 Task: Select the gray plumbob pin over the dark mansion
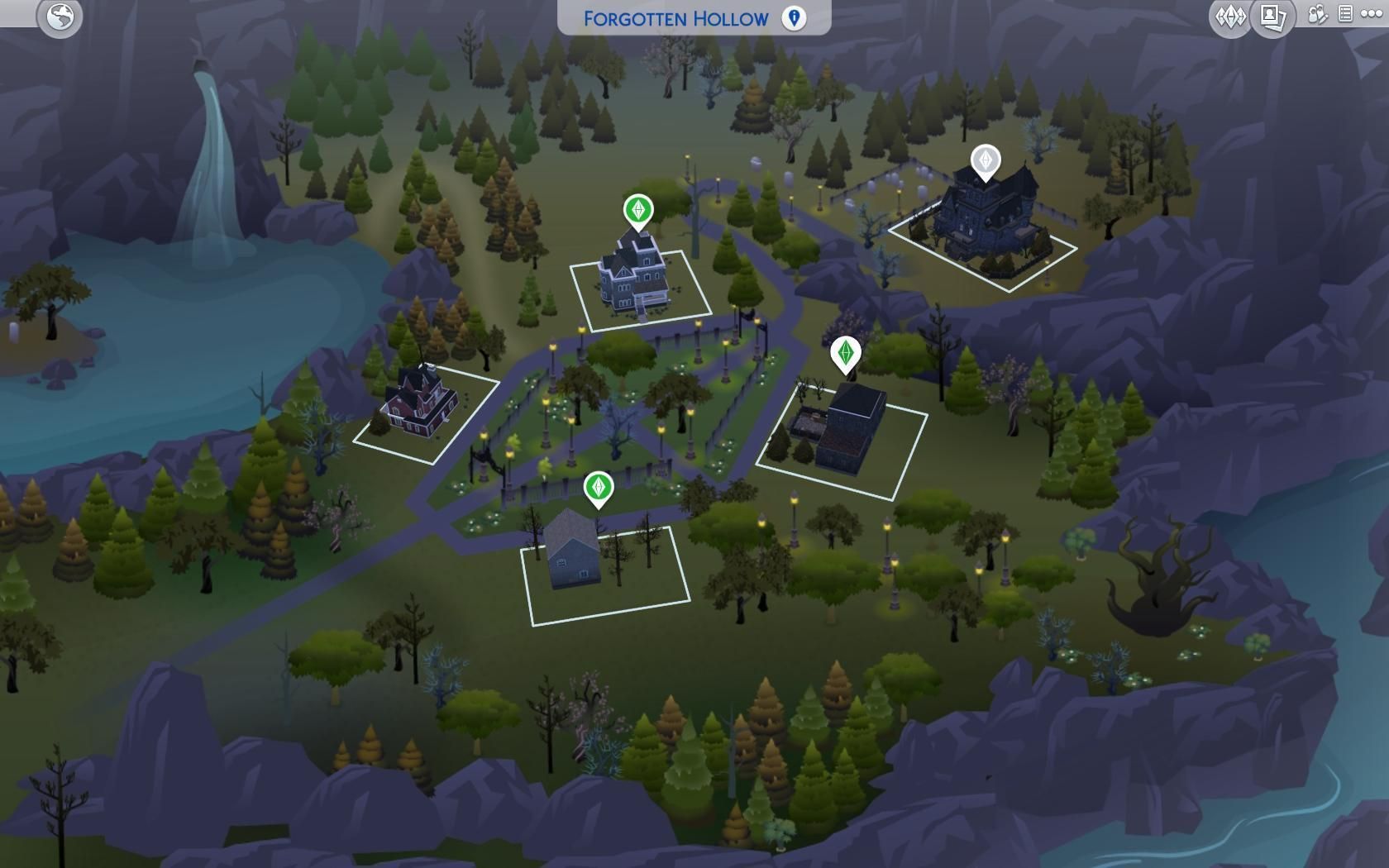pyautogui.click(x=986, y=160)
